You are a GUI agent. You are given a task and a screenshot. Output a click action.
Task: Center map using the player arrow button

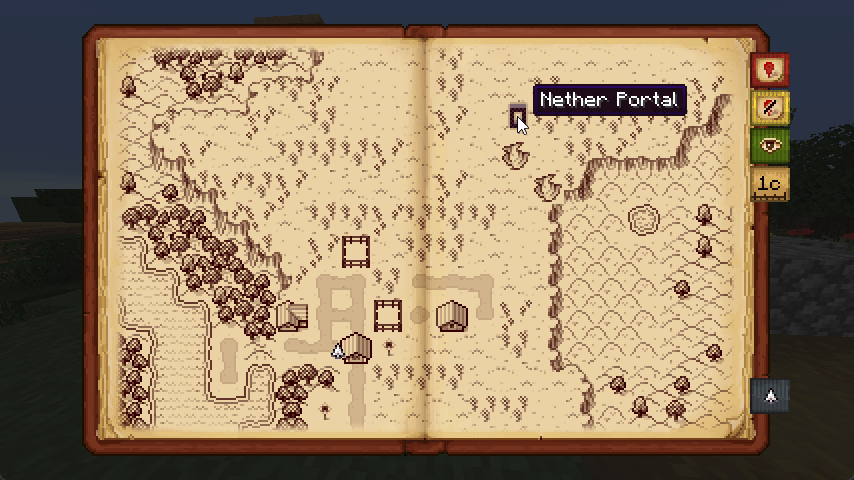[x=769, y=396]
